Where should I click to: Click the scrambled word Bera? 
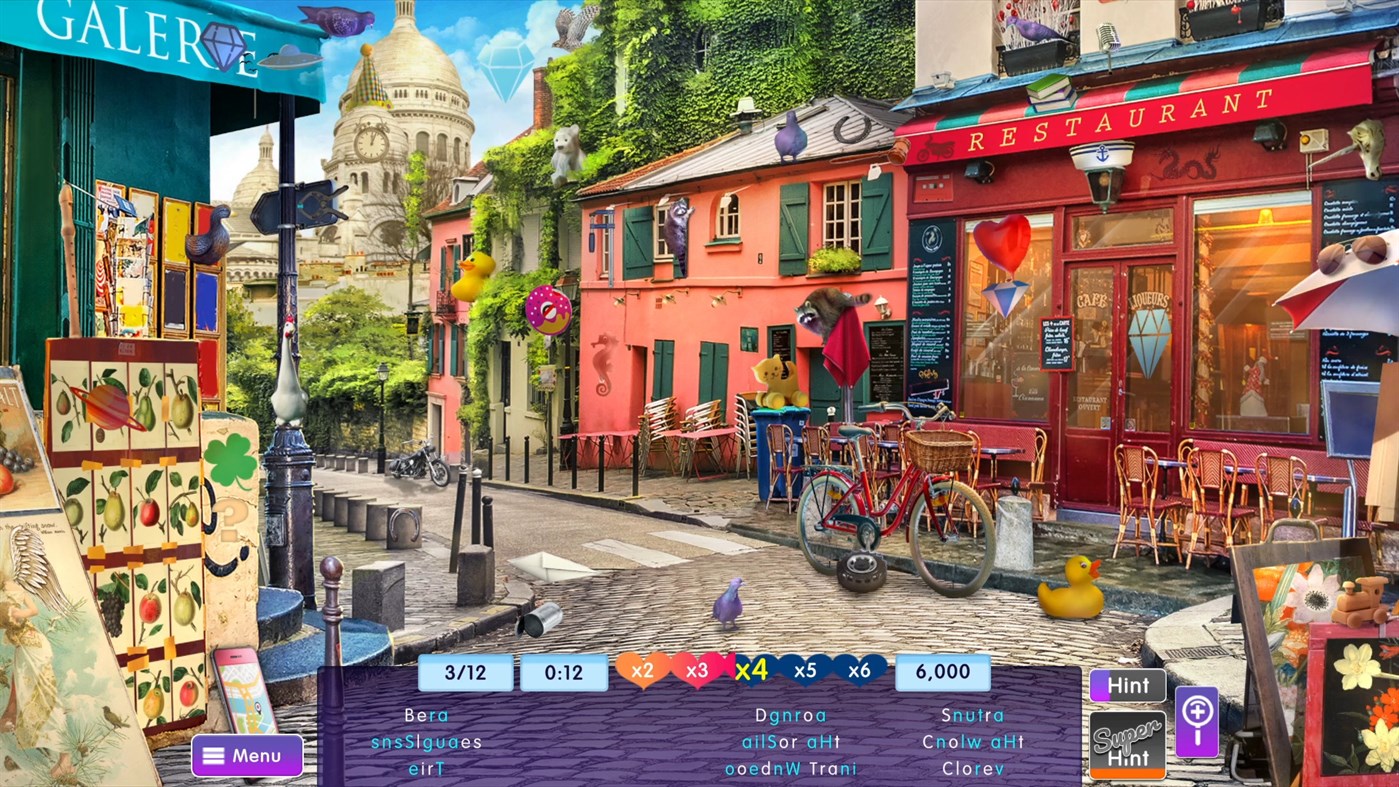coord(427,715)
